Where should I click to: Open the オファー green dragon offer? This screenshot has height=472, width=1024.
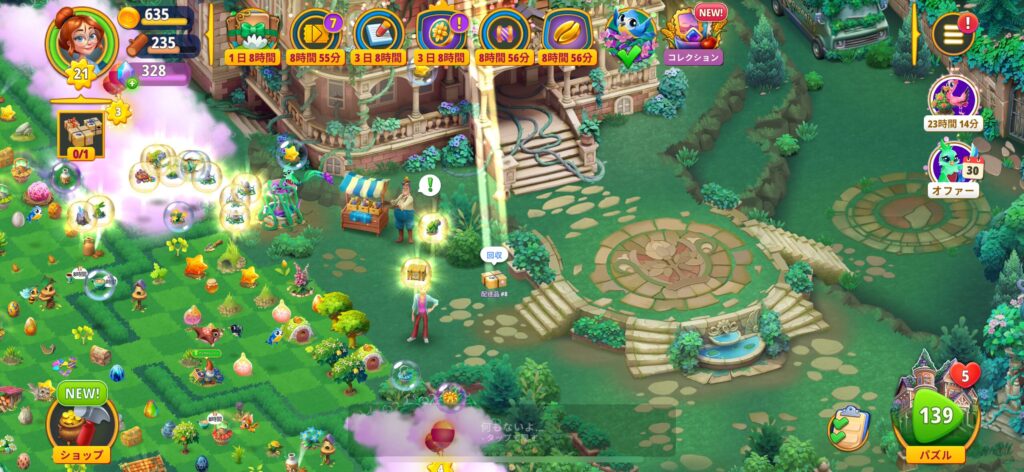[x=953, y=167]
